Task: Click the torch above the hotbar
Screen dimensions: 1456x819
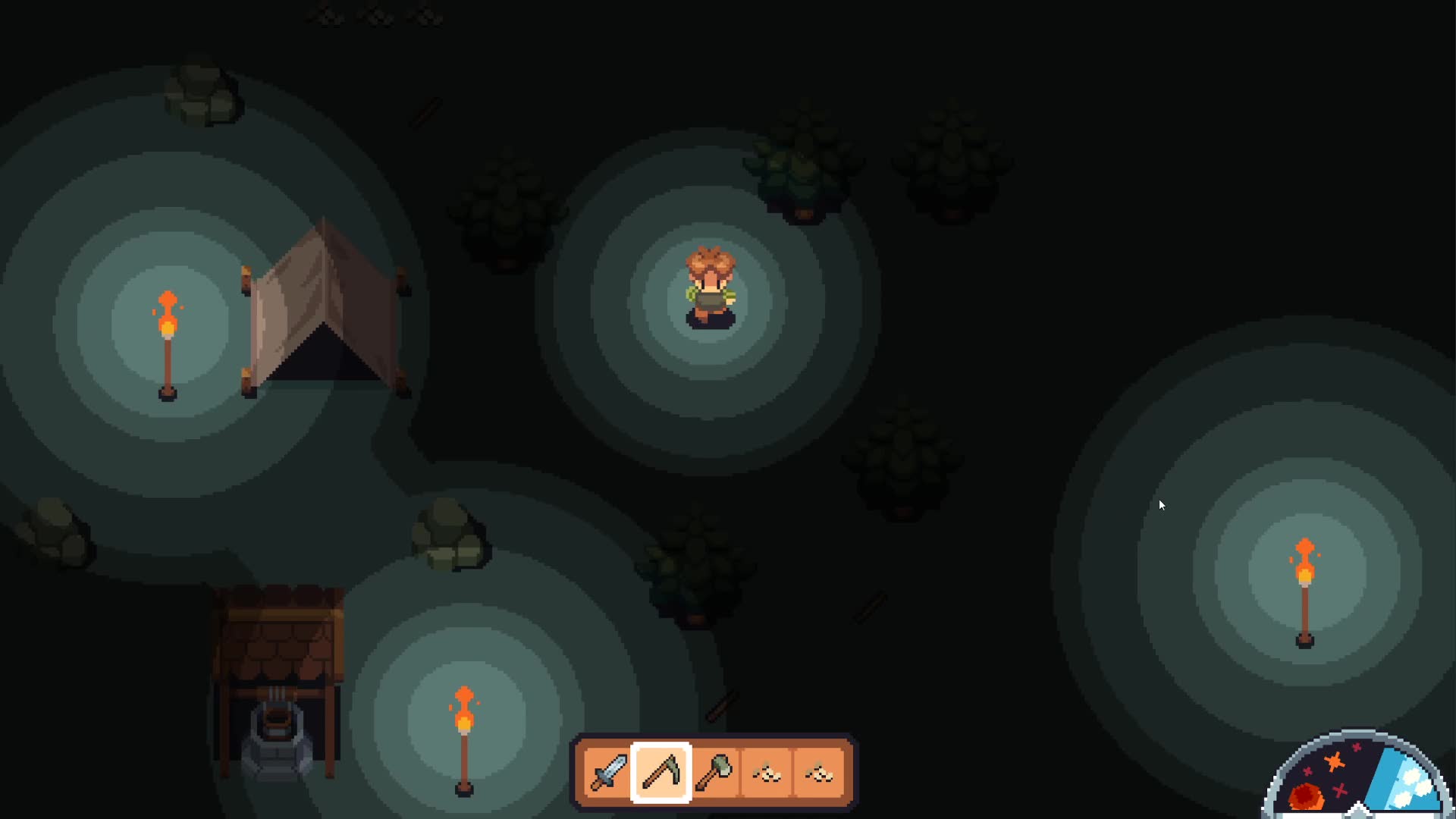Action: [x=463, y=736]
